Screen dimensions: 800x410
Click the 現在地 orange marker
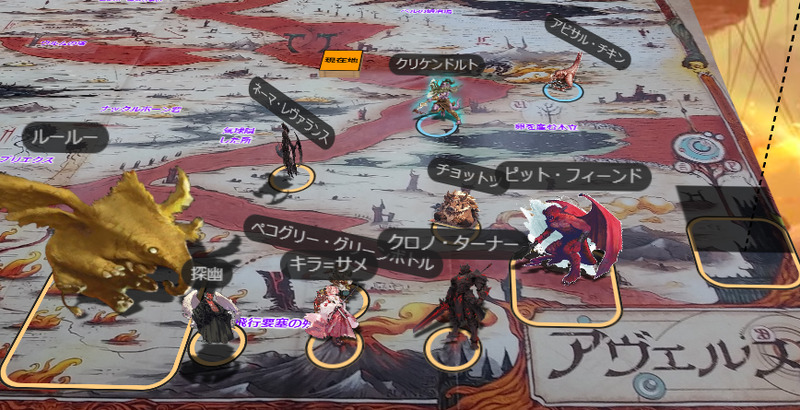(336, 62)
